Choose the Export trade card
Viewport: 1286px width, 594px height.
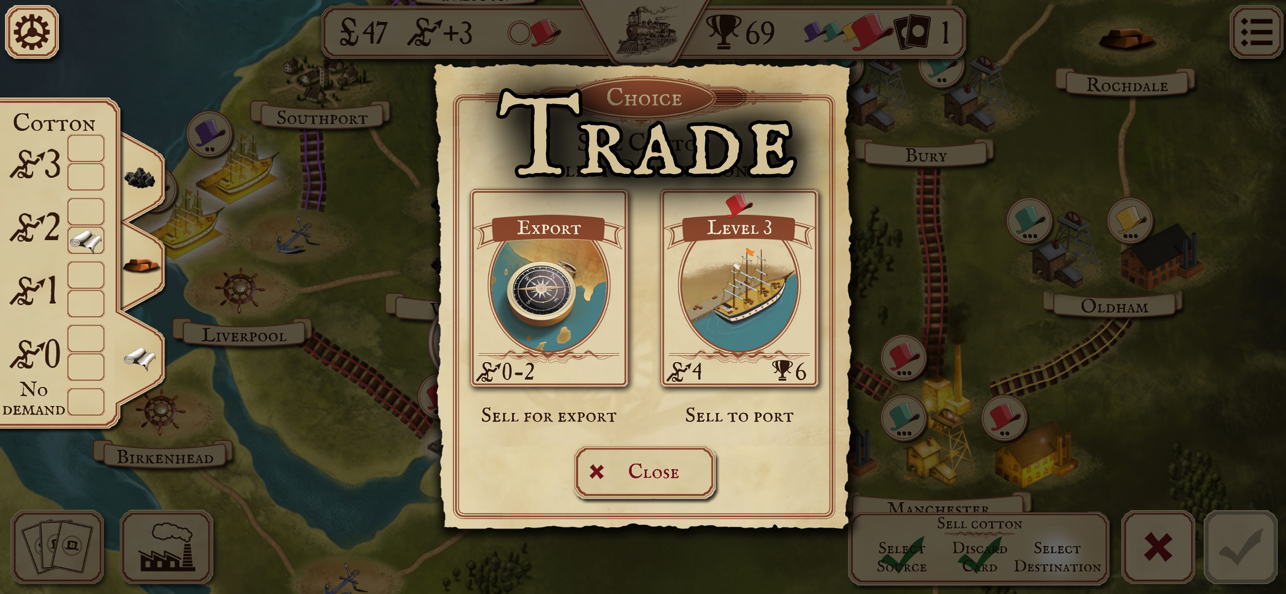(x=549, y=289)
